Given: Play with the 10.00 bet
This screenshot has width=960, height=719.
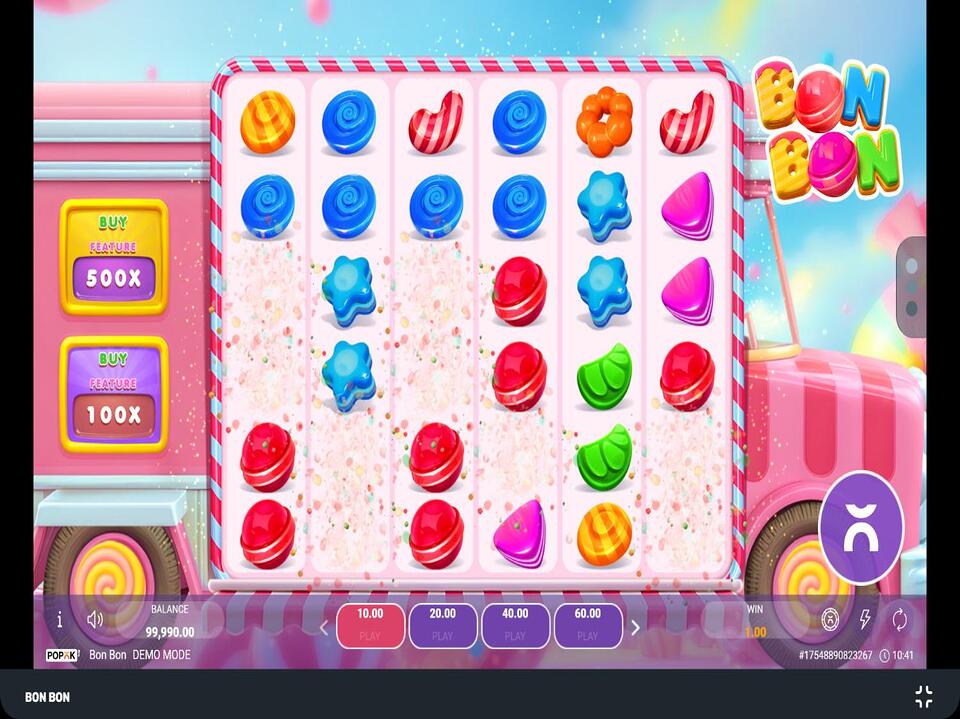Looking at the screenshot, I should pos(370,625).
